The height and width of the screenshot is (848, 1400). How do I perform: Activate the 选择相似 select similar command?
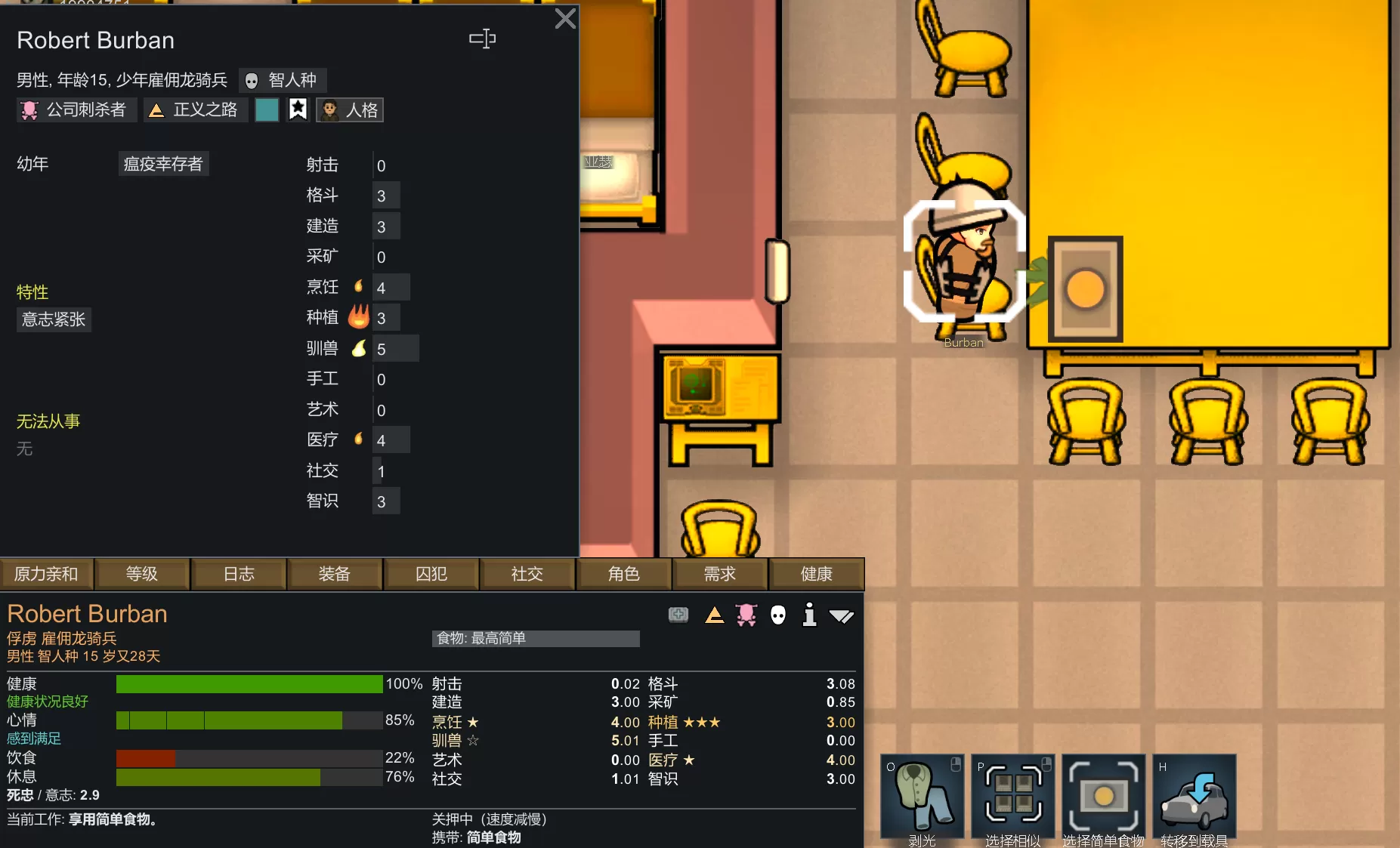click(x=1013, y=798)
